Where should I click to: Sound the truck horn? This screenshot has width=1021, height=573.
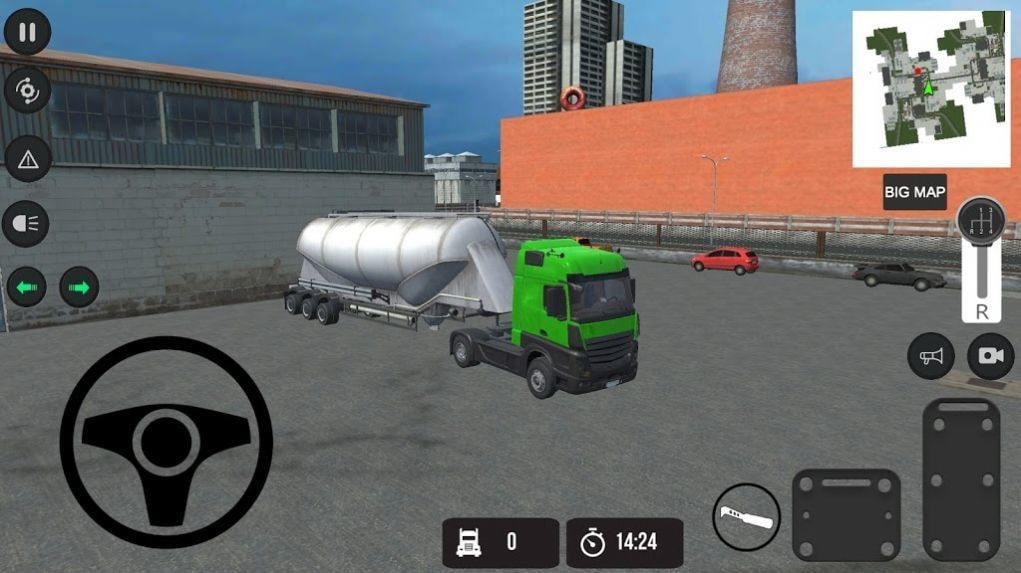point(931,356)
